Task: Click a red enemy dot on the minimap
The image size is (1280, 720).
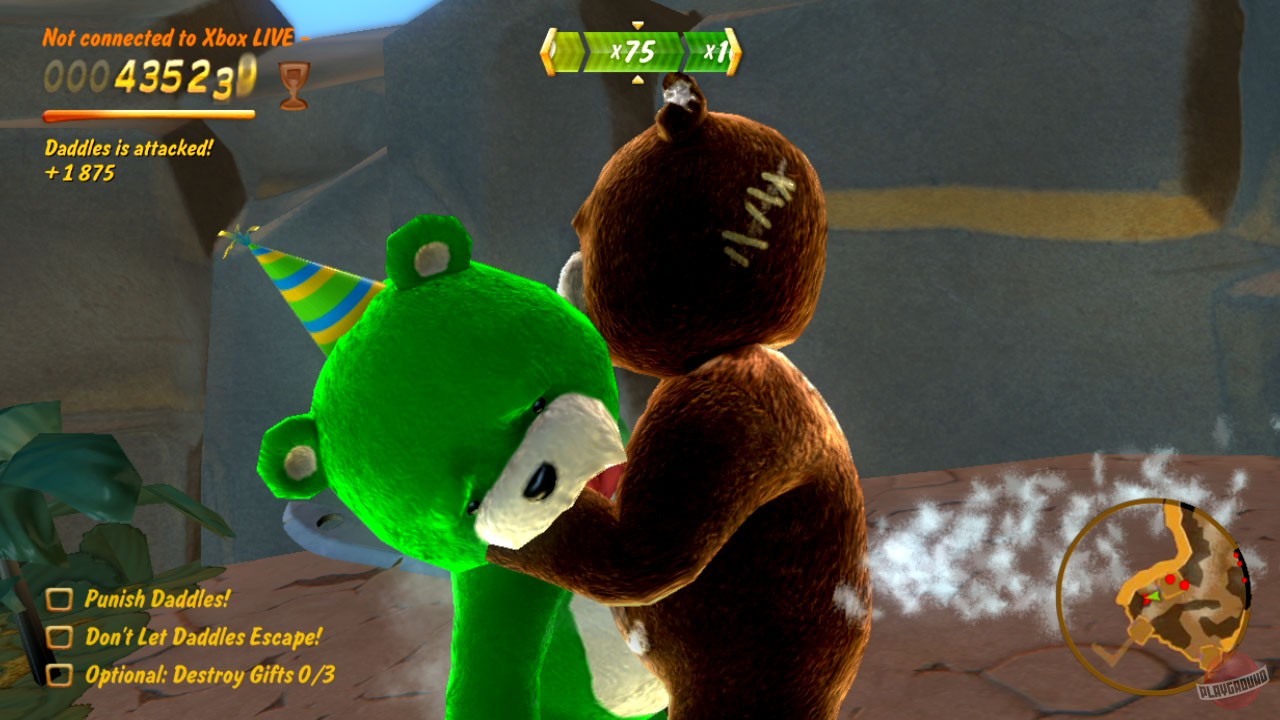Action: pos(1168,578)
